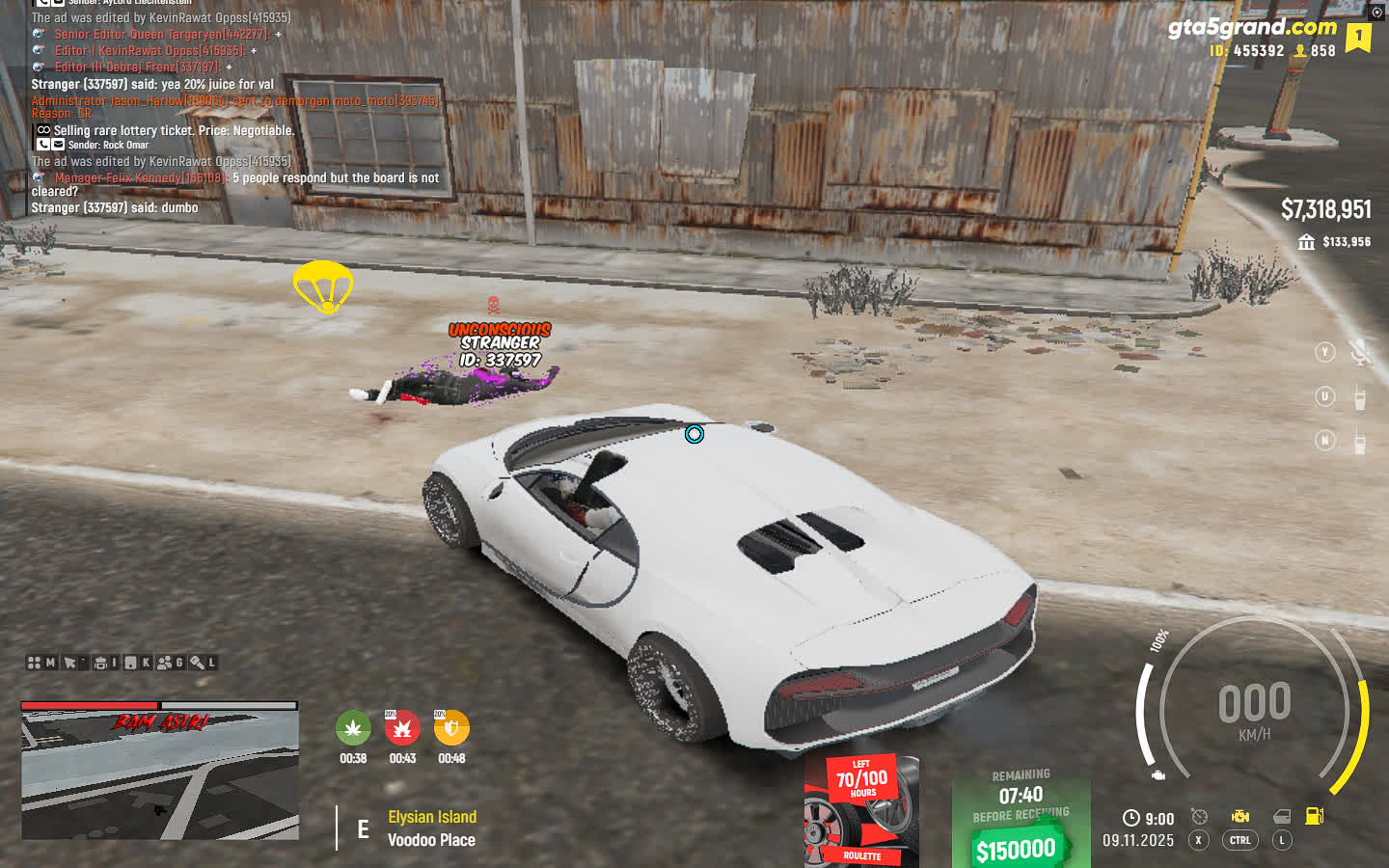Toggle the cruise control speedometer icon
The height and width of the screenshot is (868, 1389).
1199,817
